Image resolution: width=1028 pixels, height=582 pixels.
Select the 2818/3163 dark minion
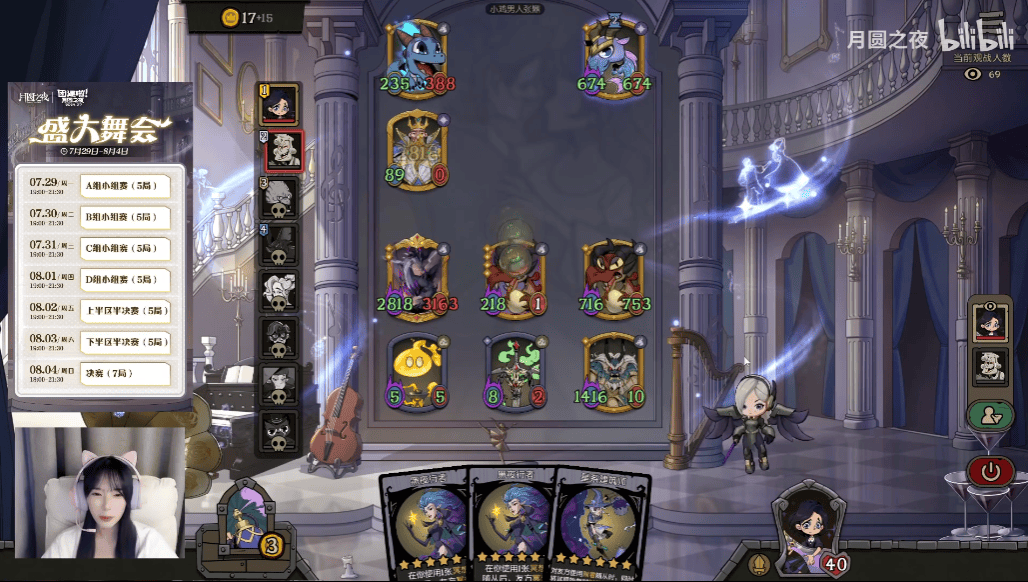416,275
